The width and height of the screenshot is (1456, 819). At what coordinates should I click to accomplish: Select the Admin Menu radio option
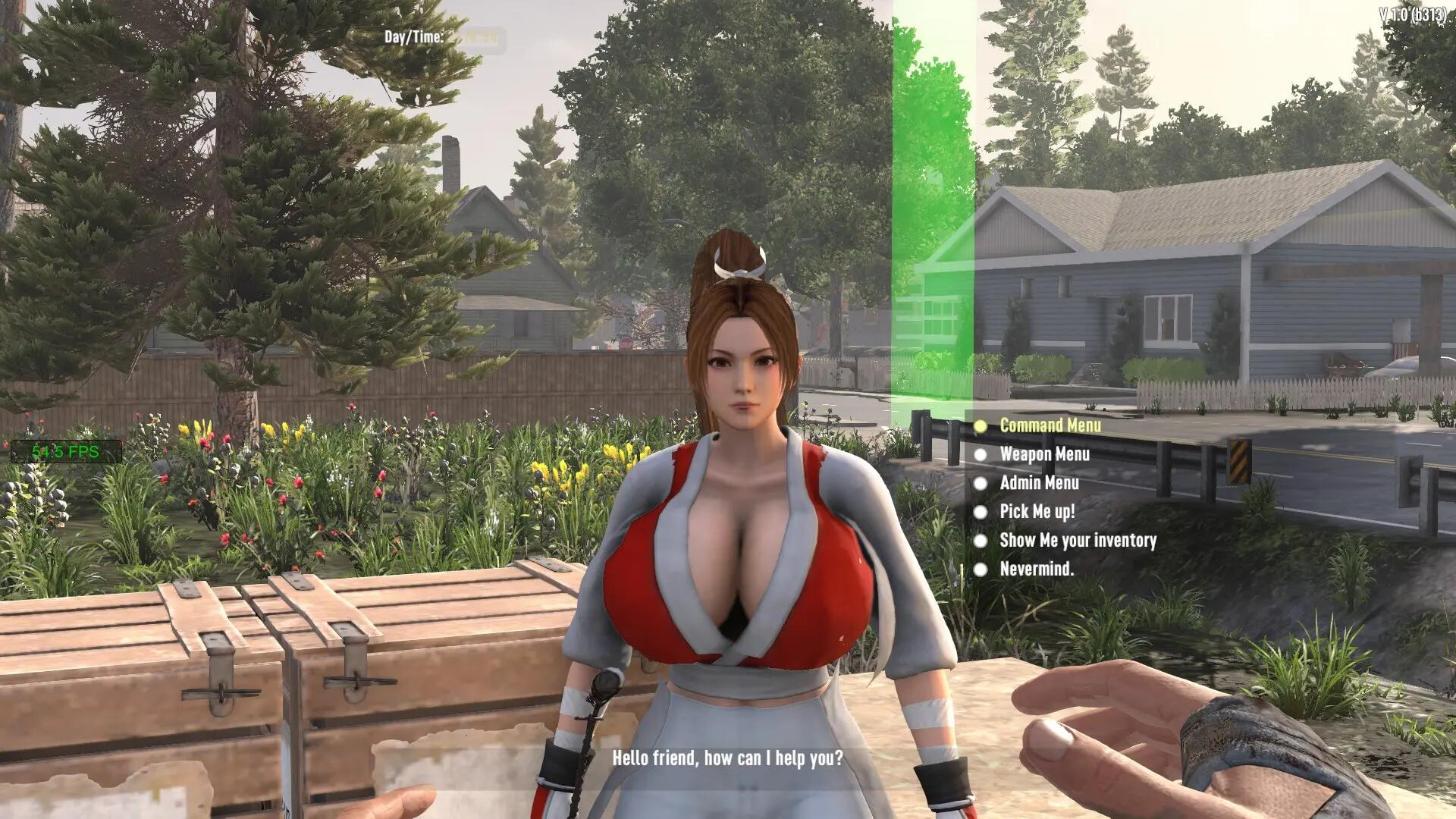coord(1040,484)
